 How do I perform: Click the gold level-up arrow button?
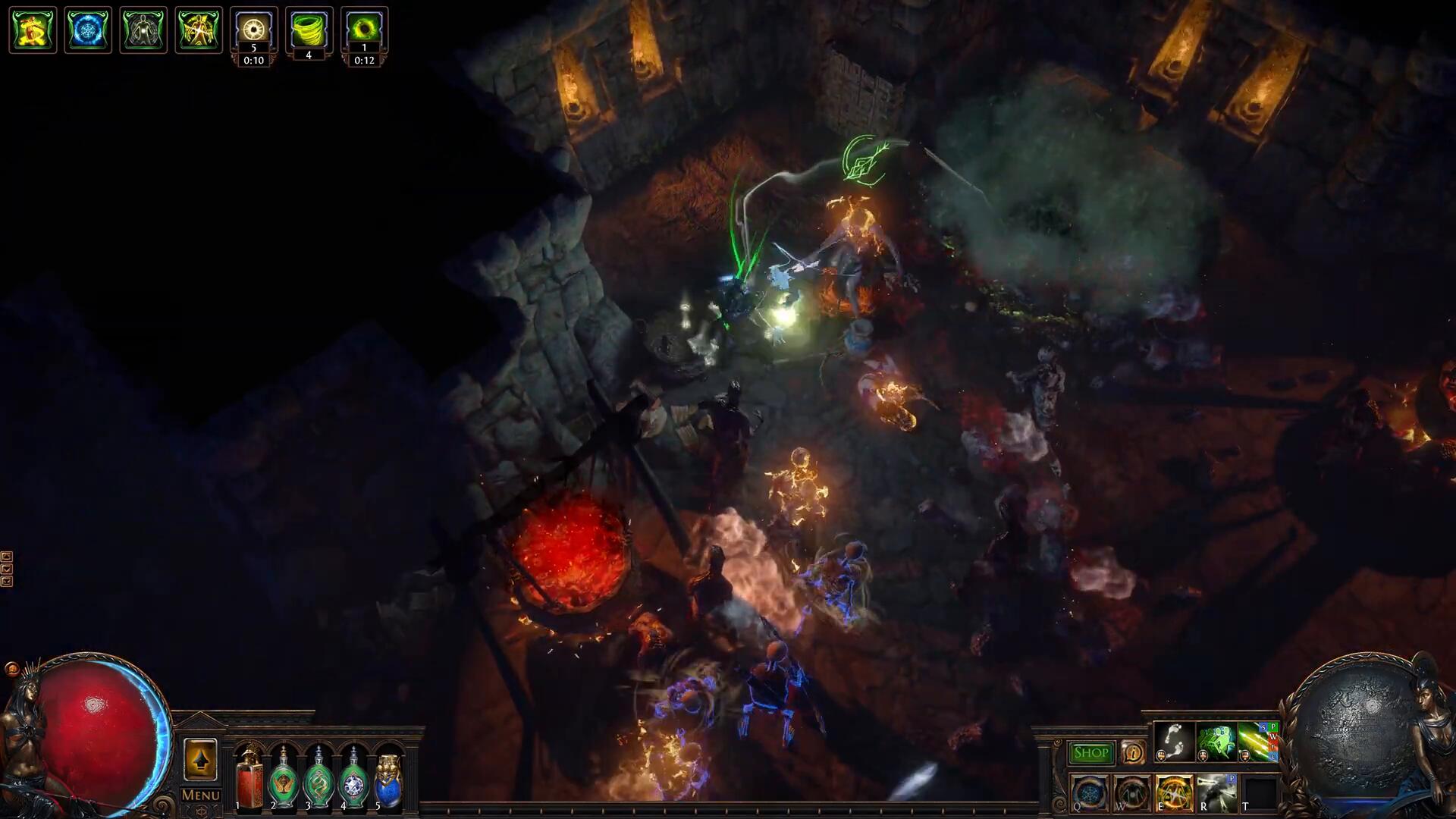point(200,760)
